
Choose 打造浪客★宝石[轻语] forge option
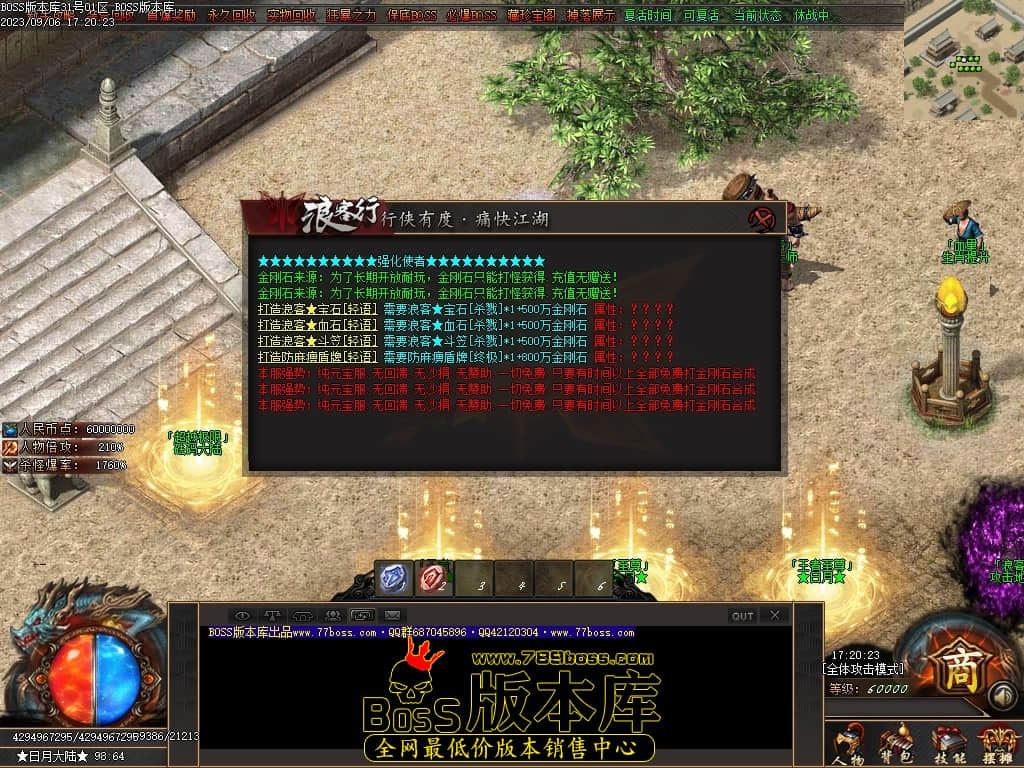coord(317,310)
